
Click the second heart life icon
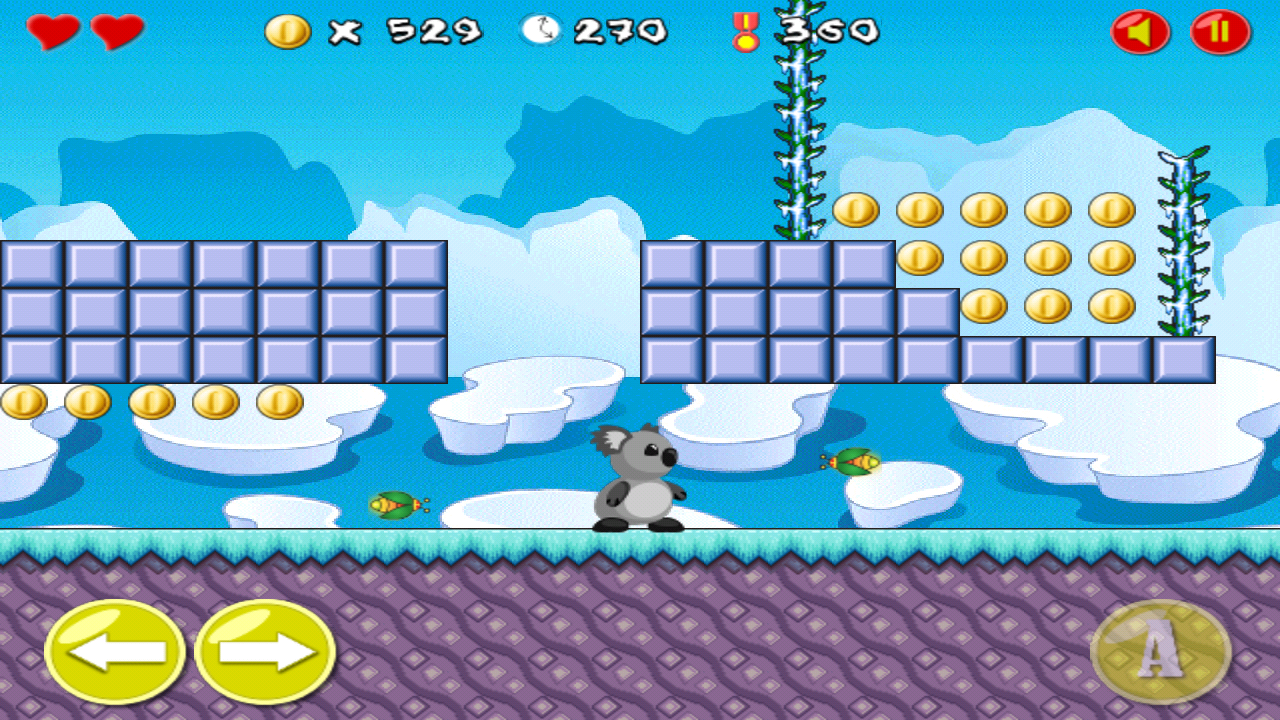(108, 30)
